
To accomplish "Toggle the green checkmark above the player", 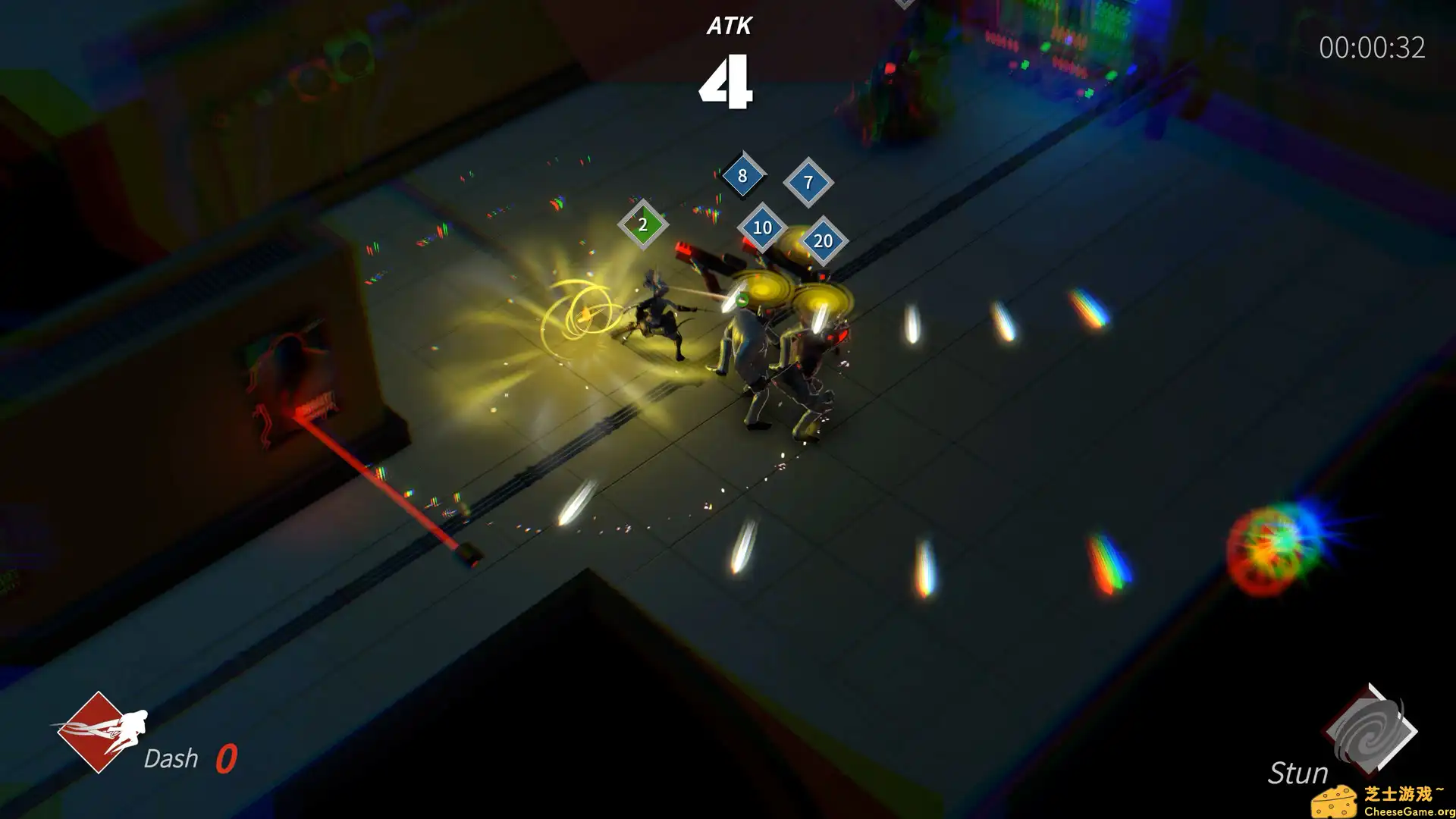I will click(741, 299).
